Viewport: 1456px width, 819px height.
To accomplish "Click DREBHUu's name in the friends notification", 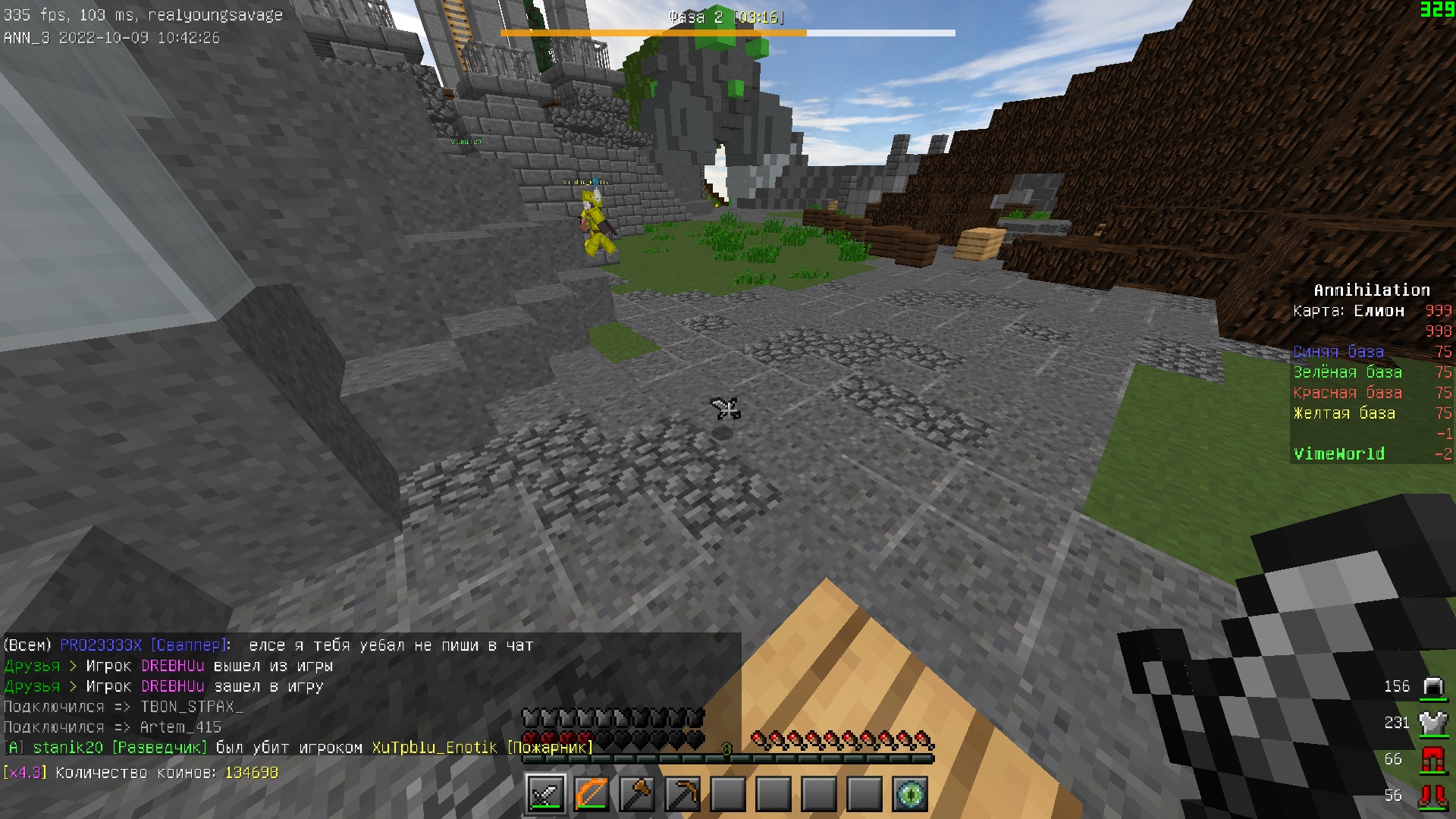I will pyautogui.click(x=173, y=666).
